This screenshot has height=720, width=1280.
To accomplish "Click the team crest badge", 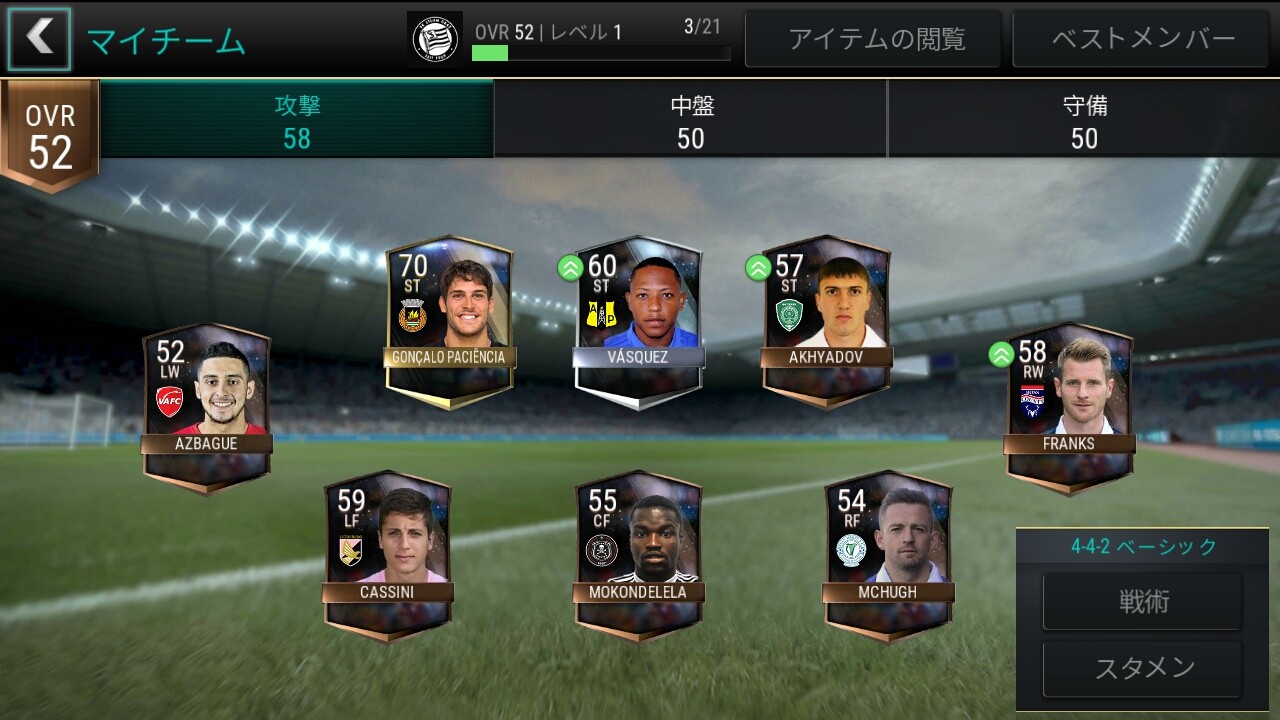I will pyautogui.click(x=435, y=39).
